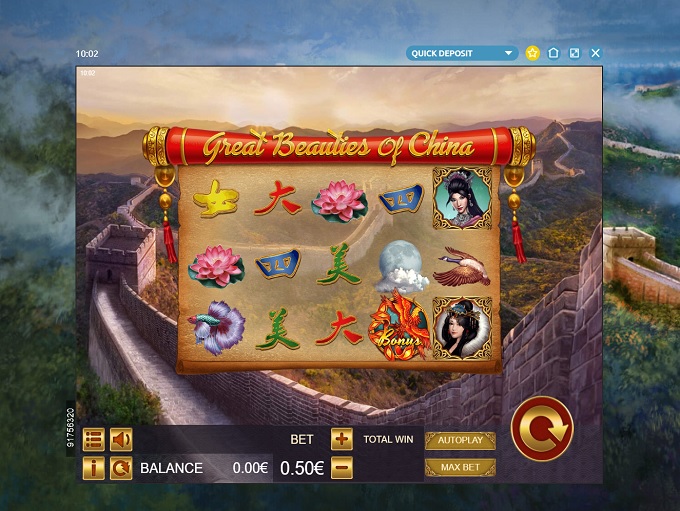Open the Quick Deposit dropdown
Image resolution: width=680 pixels, height=511 pixels.
click(x=462, y=53)
